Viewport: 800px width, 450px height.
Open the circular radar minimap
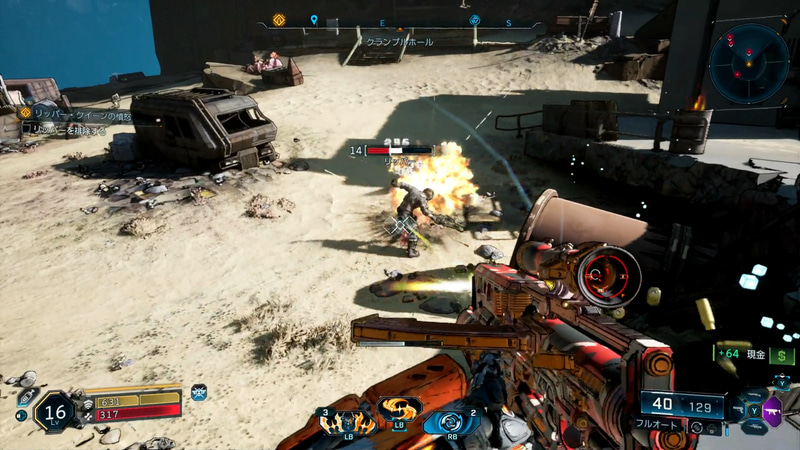(x=749, y=63)
